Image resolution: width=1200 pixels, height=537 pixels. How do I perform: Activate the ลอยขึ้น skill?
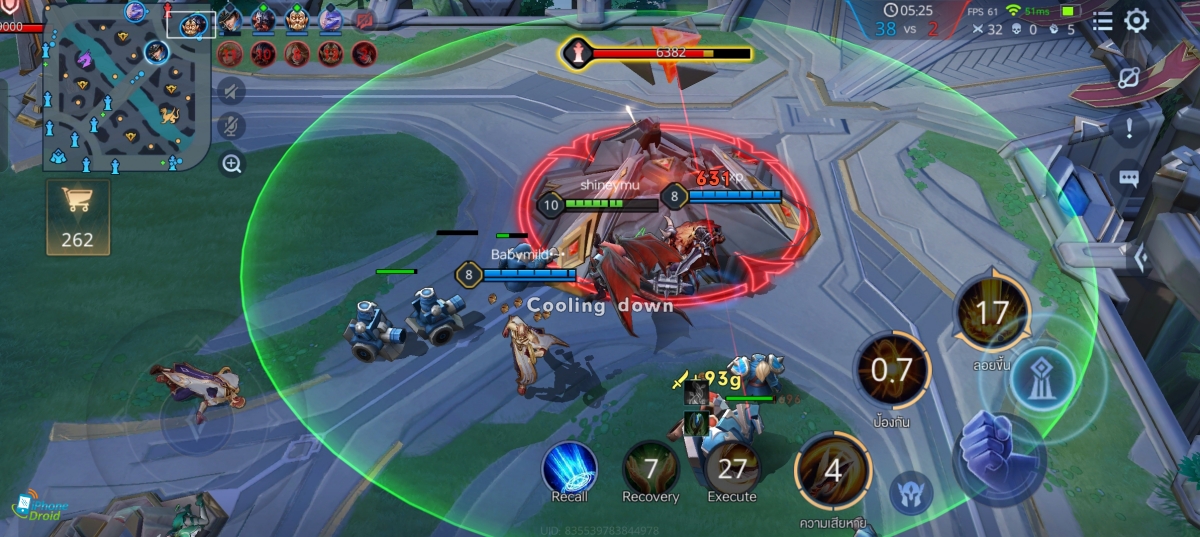click(x=992, y=314)
